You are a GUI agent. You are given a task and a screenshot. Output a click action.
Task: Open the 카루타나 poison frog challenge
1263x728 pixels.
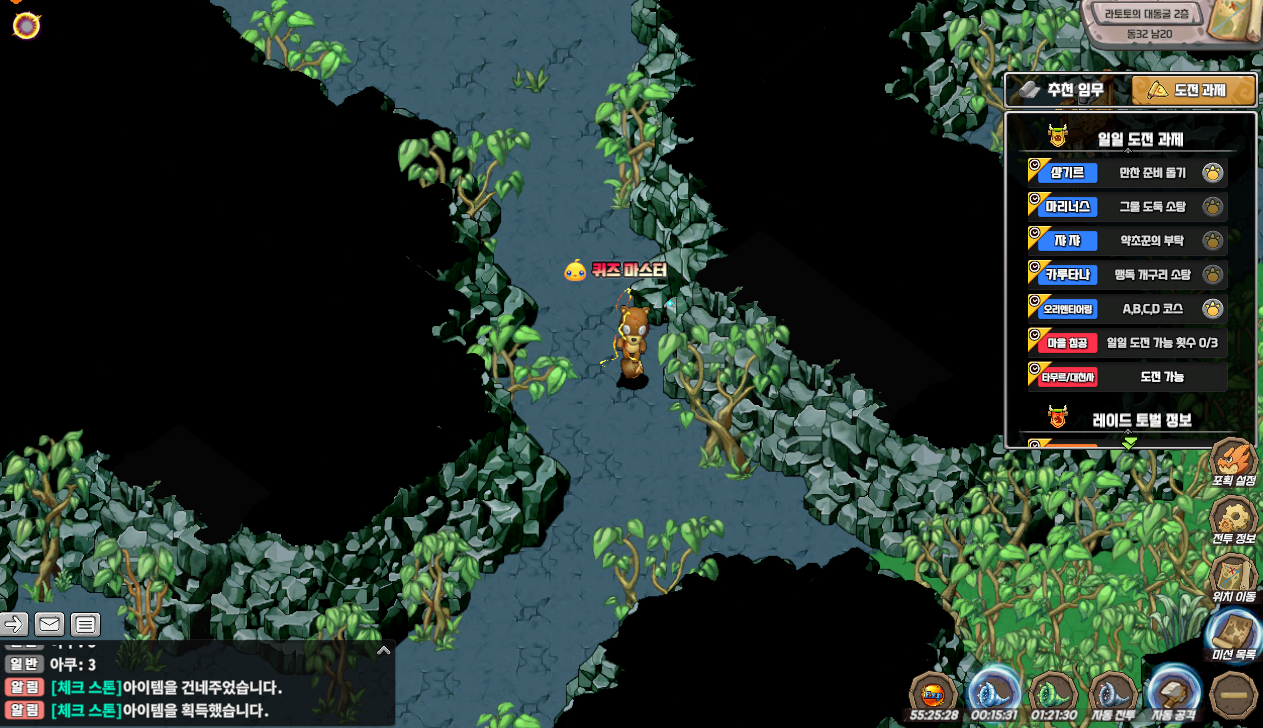tap(1127, 275)
